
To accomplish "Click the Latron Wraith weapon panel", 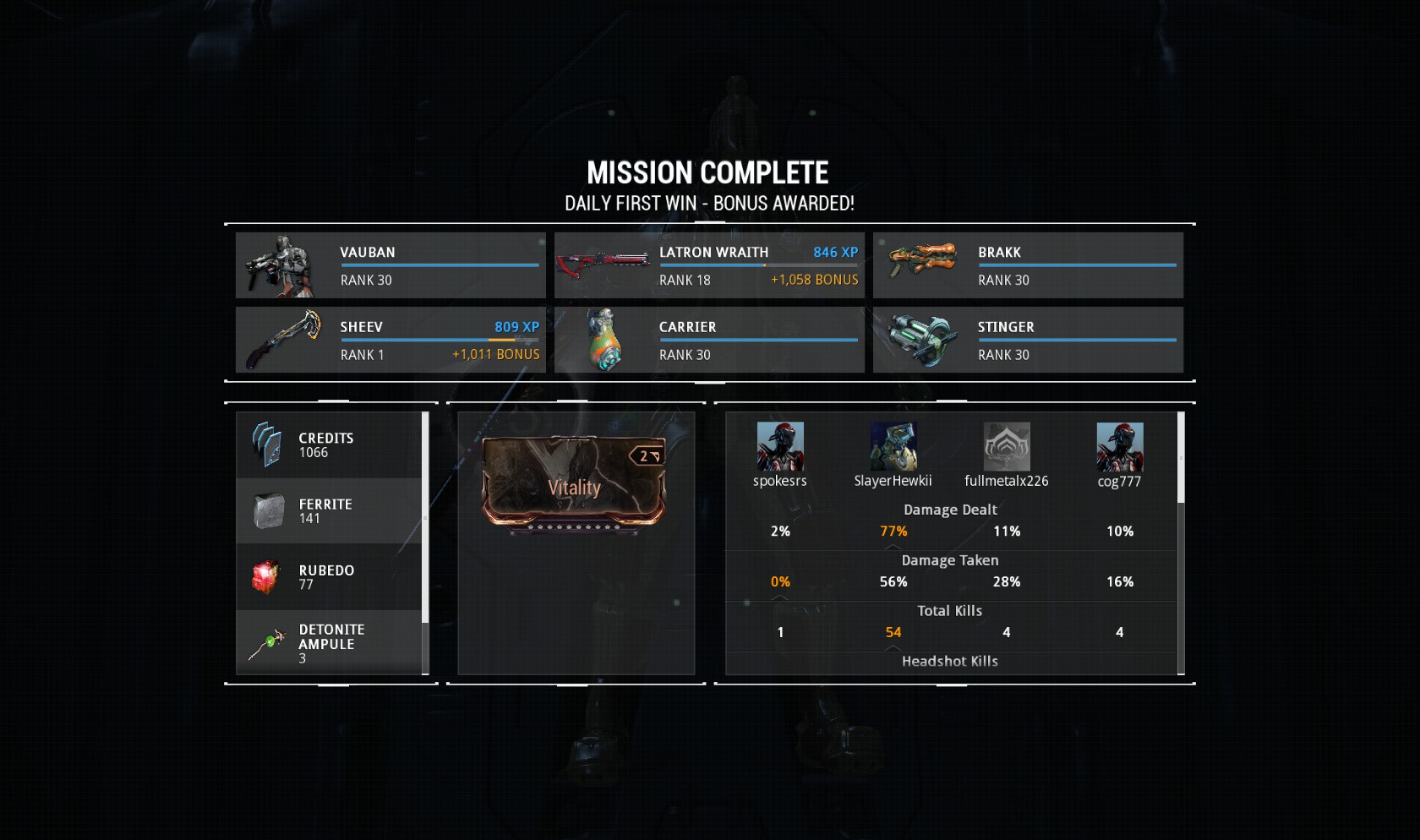I will [x=709, y=265].
